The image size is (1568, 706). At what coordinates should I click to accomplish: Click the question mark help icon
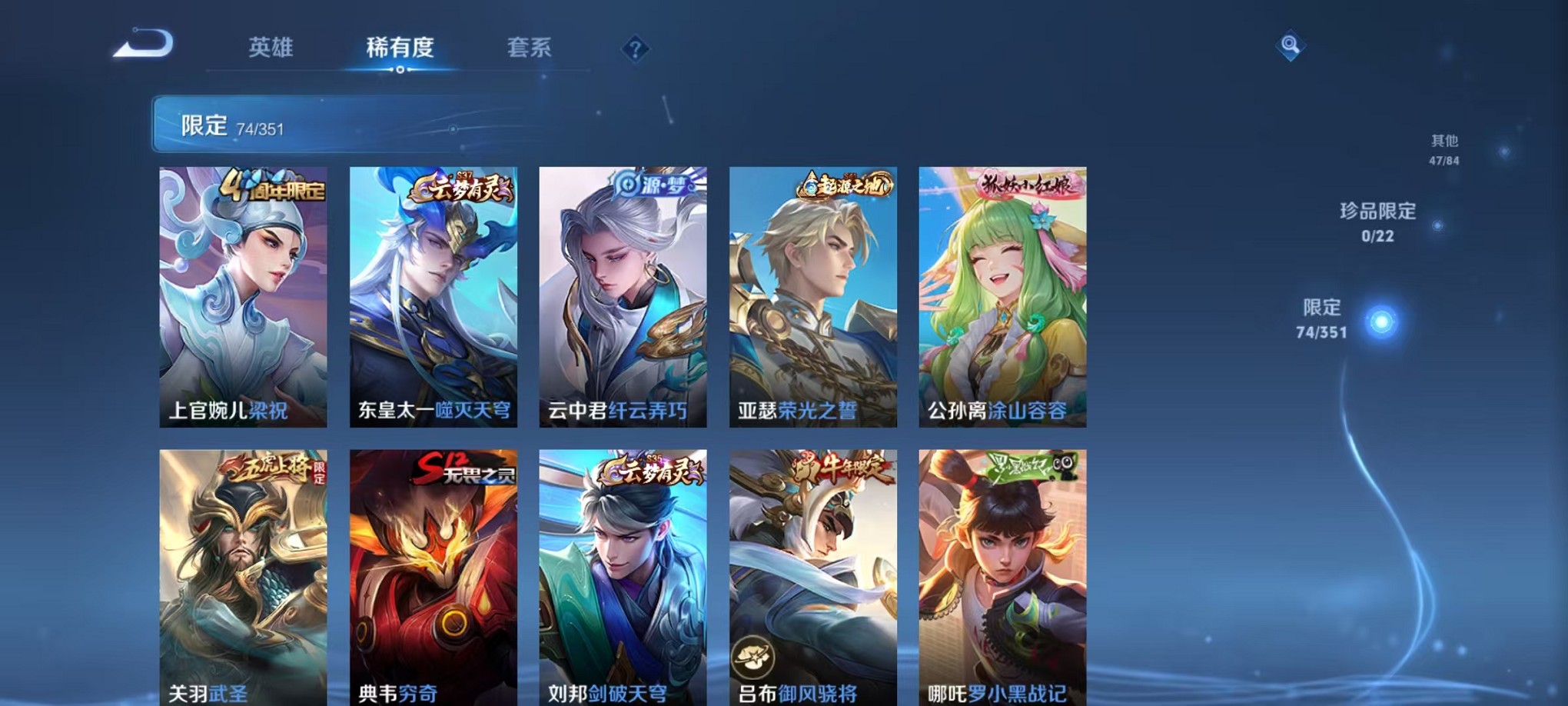tap(634, 48)
